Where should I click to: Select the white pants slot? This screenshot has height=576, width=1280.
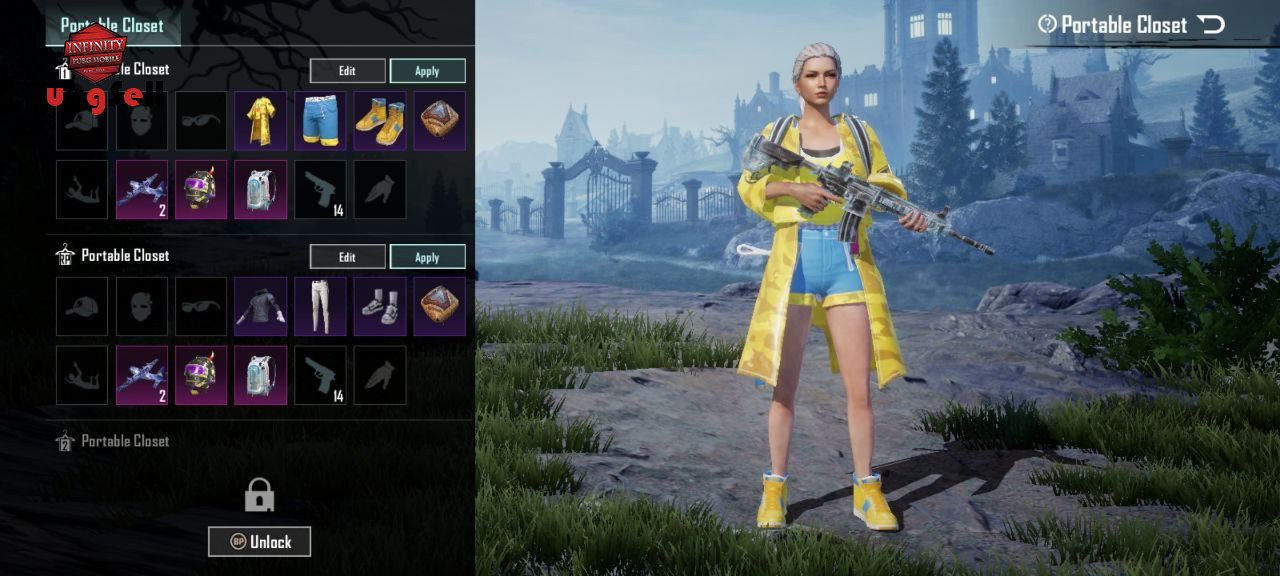[320, 306]
